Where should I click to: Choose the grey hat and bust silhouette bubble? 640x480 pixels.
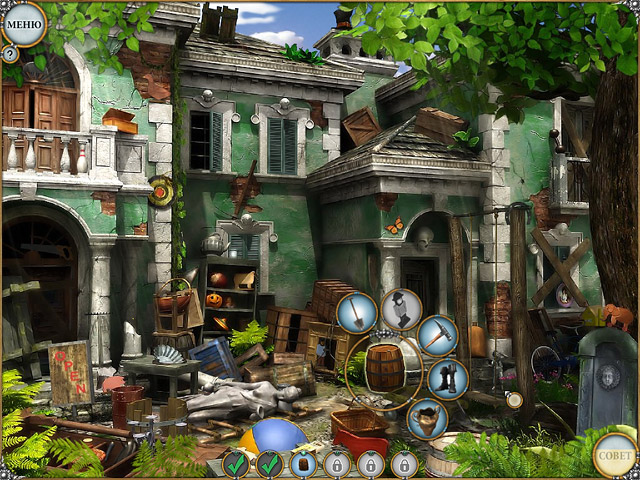tap(400, 308)
